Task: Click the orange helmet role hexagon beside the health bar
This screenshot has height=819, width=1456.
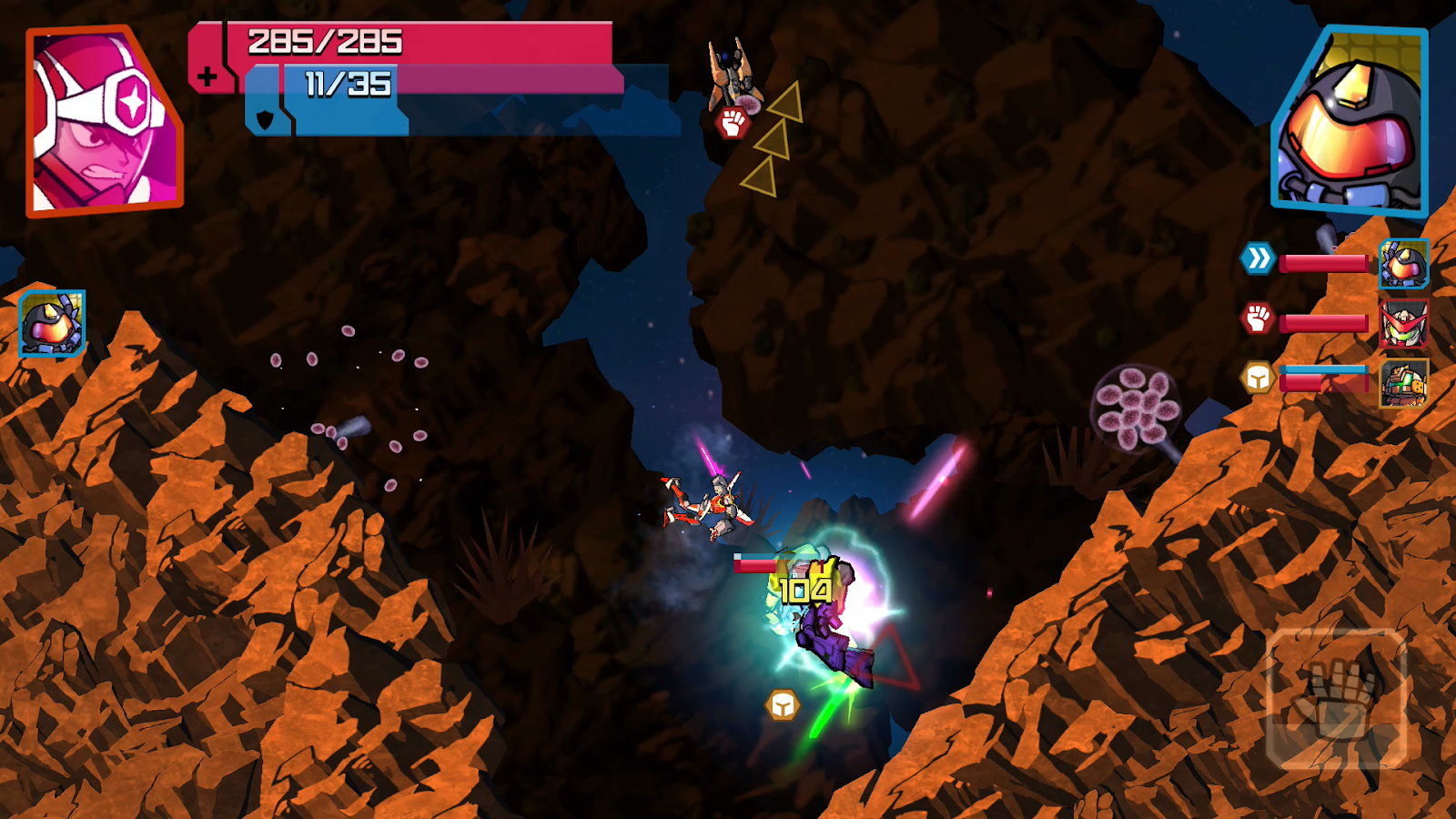Action: (1258, 378)
